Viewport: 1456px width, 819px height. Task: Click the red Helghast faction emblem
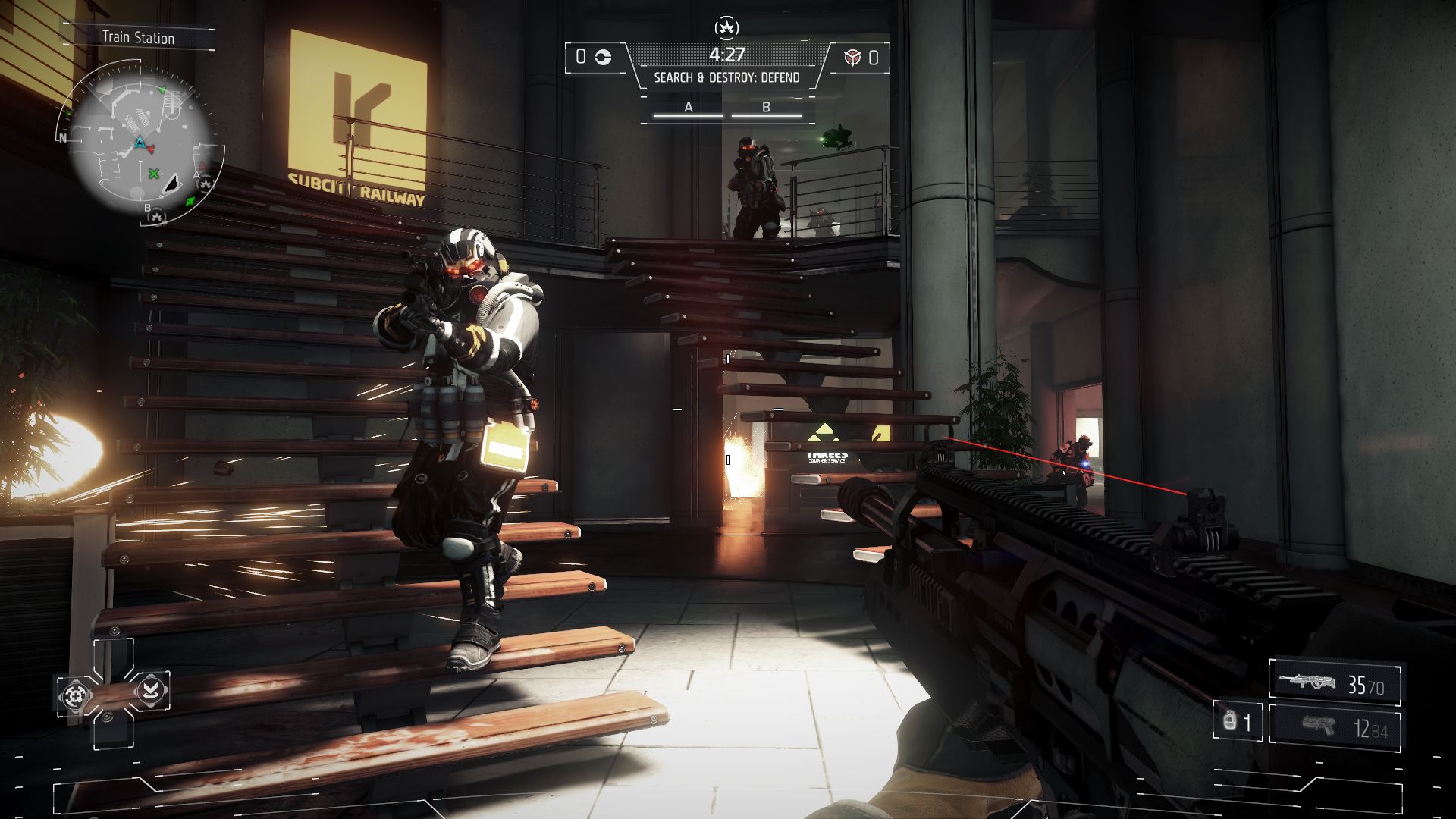click(852, 58)
